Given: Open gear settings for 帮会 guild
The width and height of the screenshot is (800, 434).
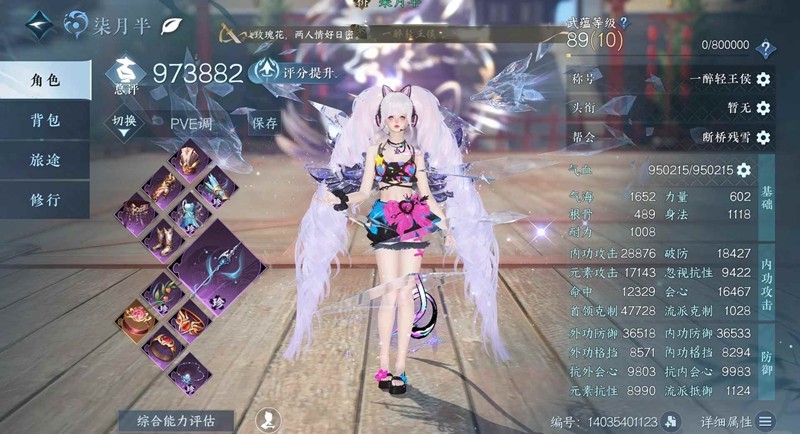Looking at the screenshot, I should point(763,137).
